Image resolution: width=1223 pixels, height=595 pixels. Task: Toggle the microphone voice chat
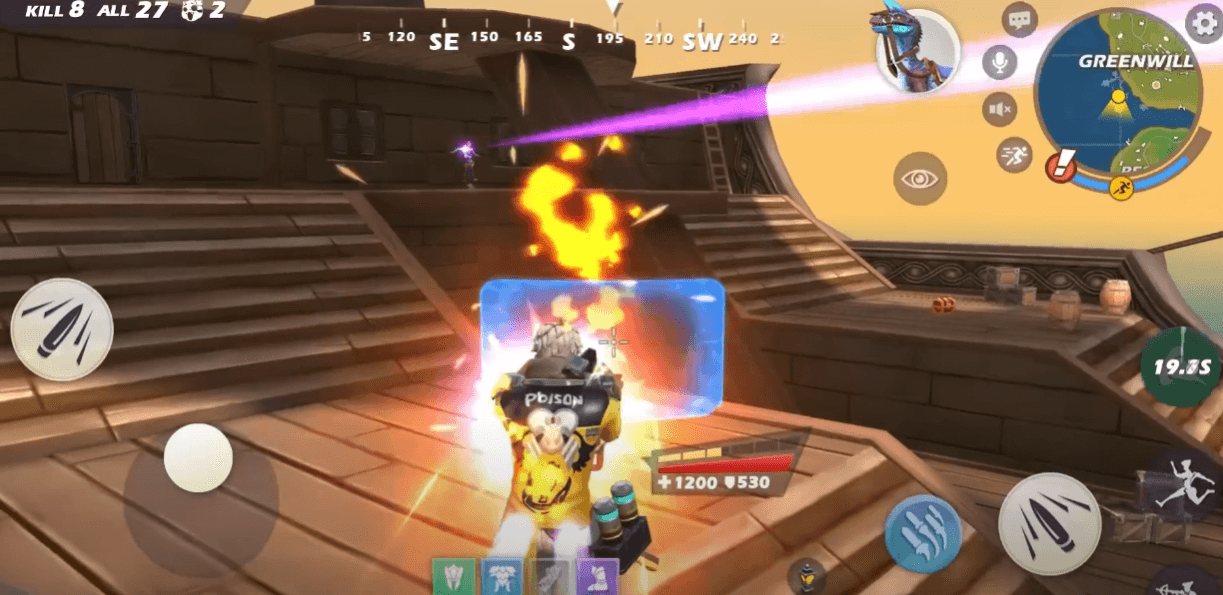pyautogui.click(x=998, y=63)
